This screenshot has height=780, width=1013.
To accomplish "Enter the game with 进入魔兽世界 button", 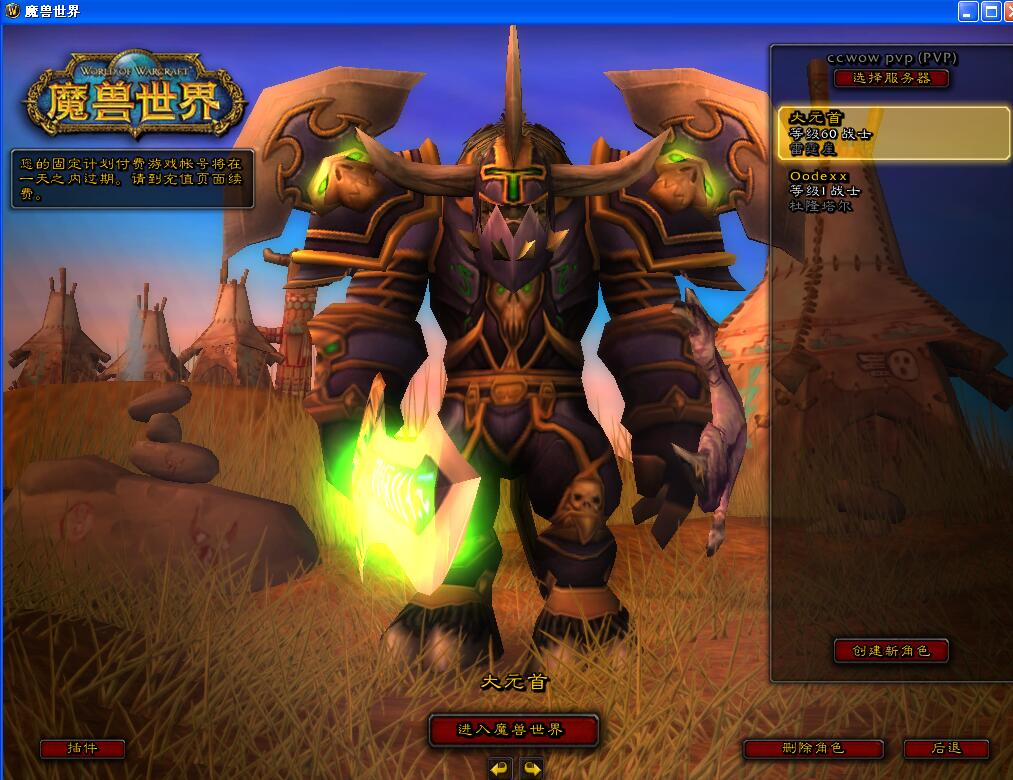I will click(513, 730).
